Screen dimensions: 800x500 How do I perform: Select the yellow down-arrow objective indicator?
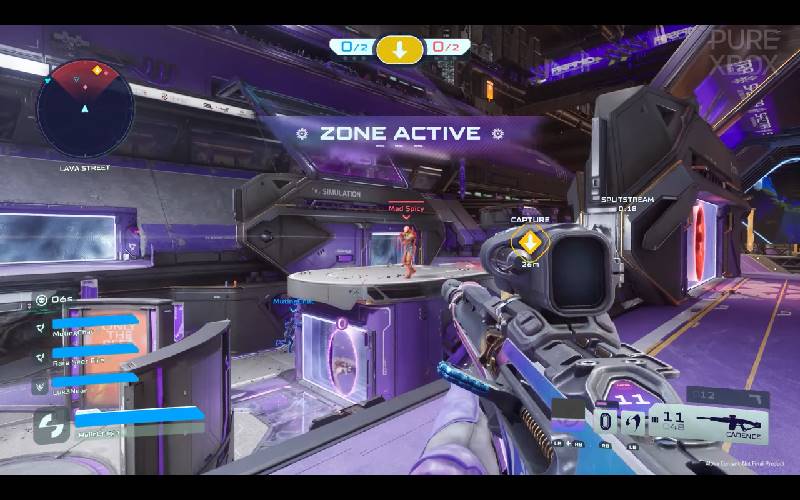(x=399, y=48)
